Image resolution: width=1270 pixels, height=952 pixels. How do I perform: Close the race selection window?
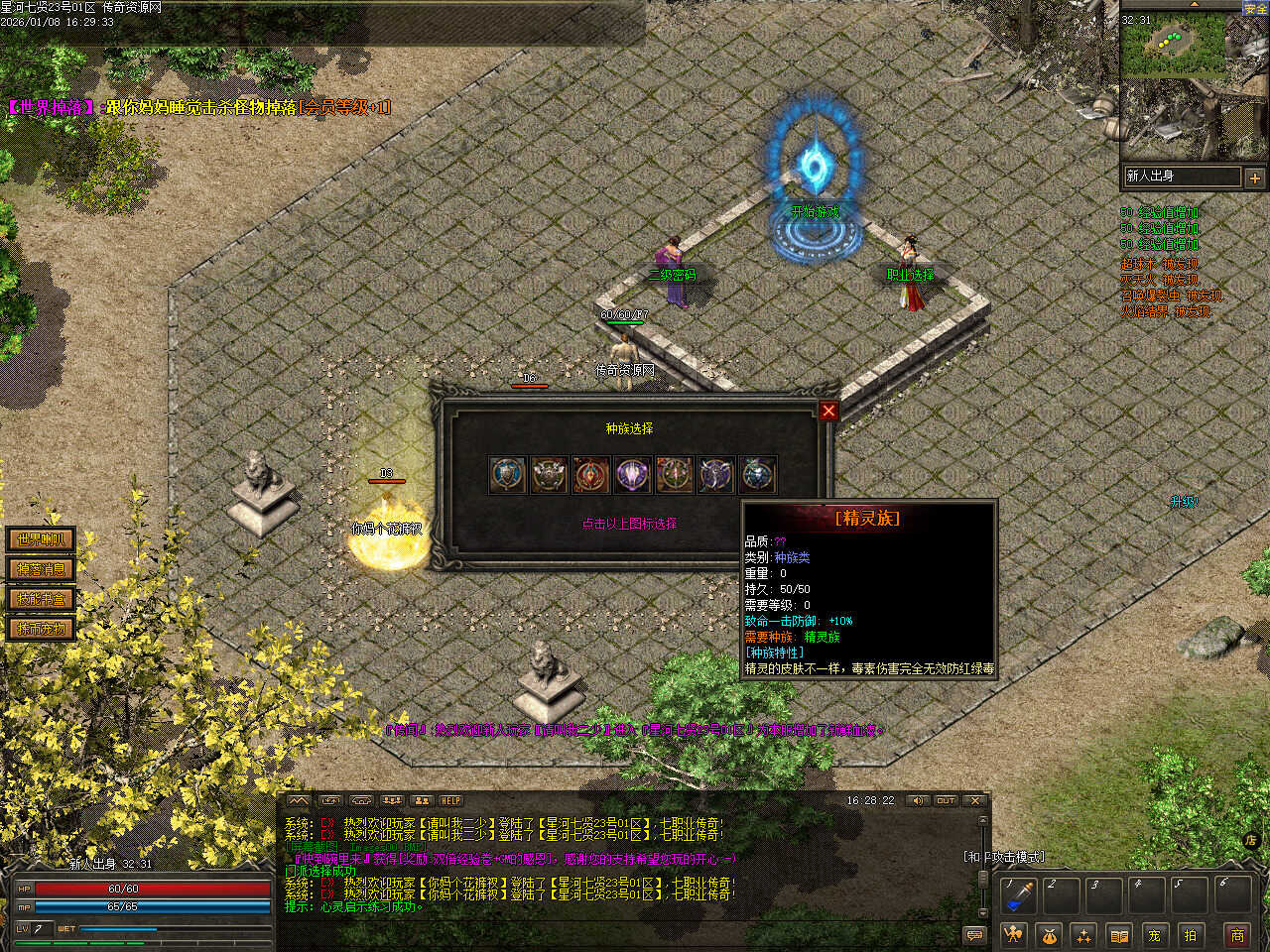click(828, 411)
